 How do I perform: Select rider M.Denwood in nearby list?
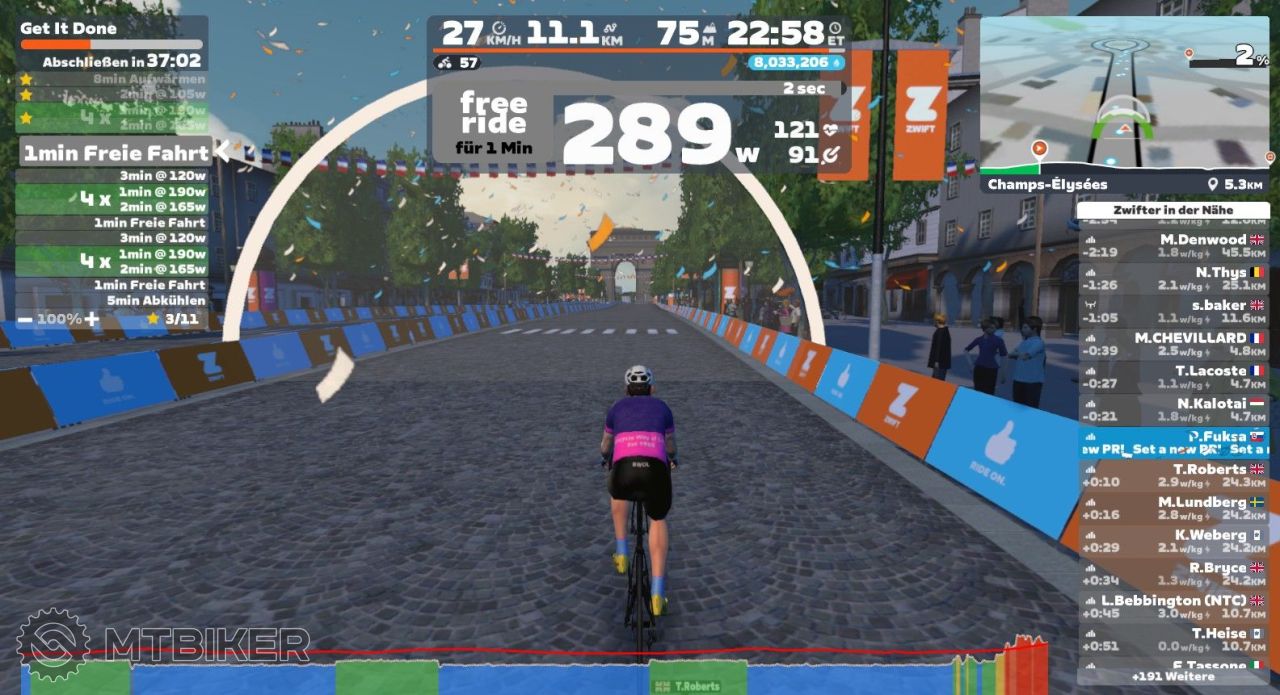coord(1173,246)
